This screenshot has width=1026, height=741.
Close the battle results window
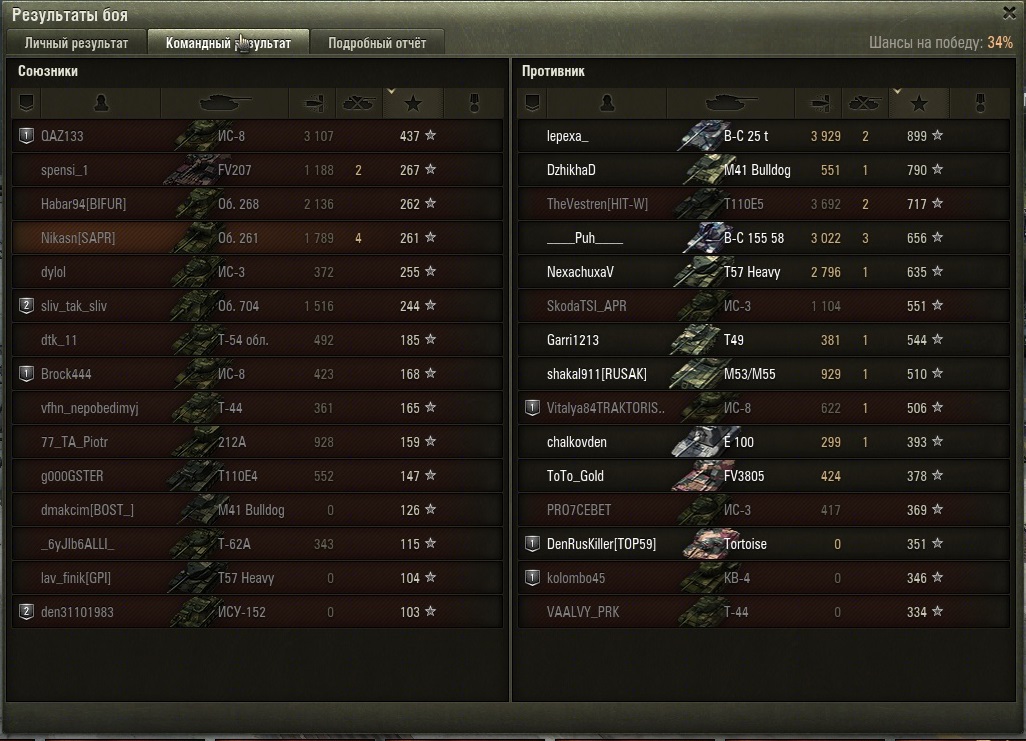[1010, 13]
